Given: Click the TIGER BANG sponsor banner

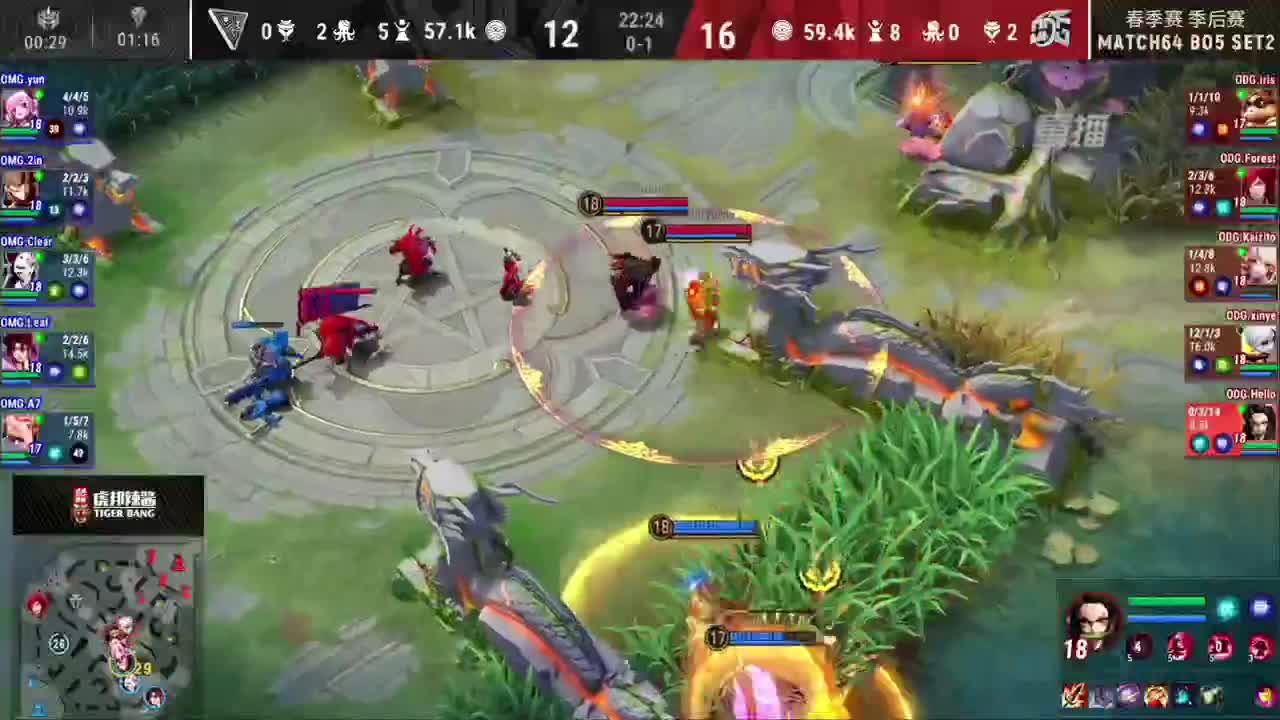Looking at the screenshot, I should tap(107, 506).
